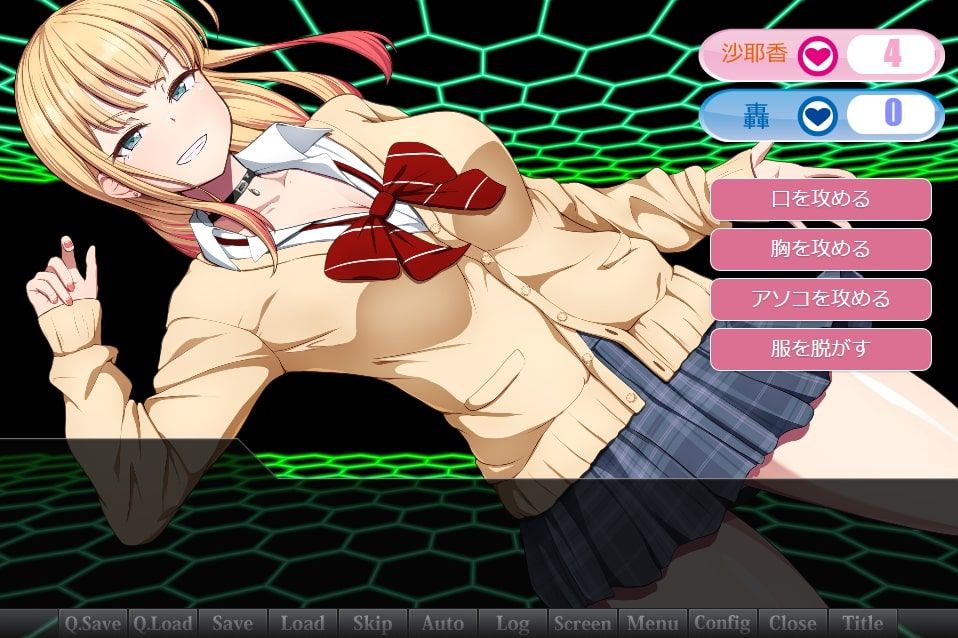
Task: Turn on Auto mode
Action: (x=442, y=623)
